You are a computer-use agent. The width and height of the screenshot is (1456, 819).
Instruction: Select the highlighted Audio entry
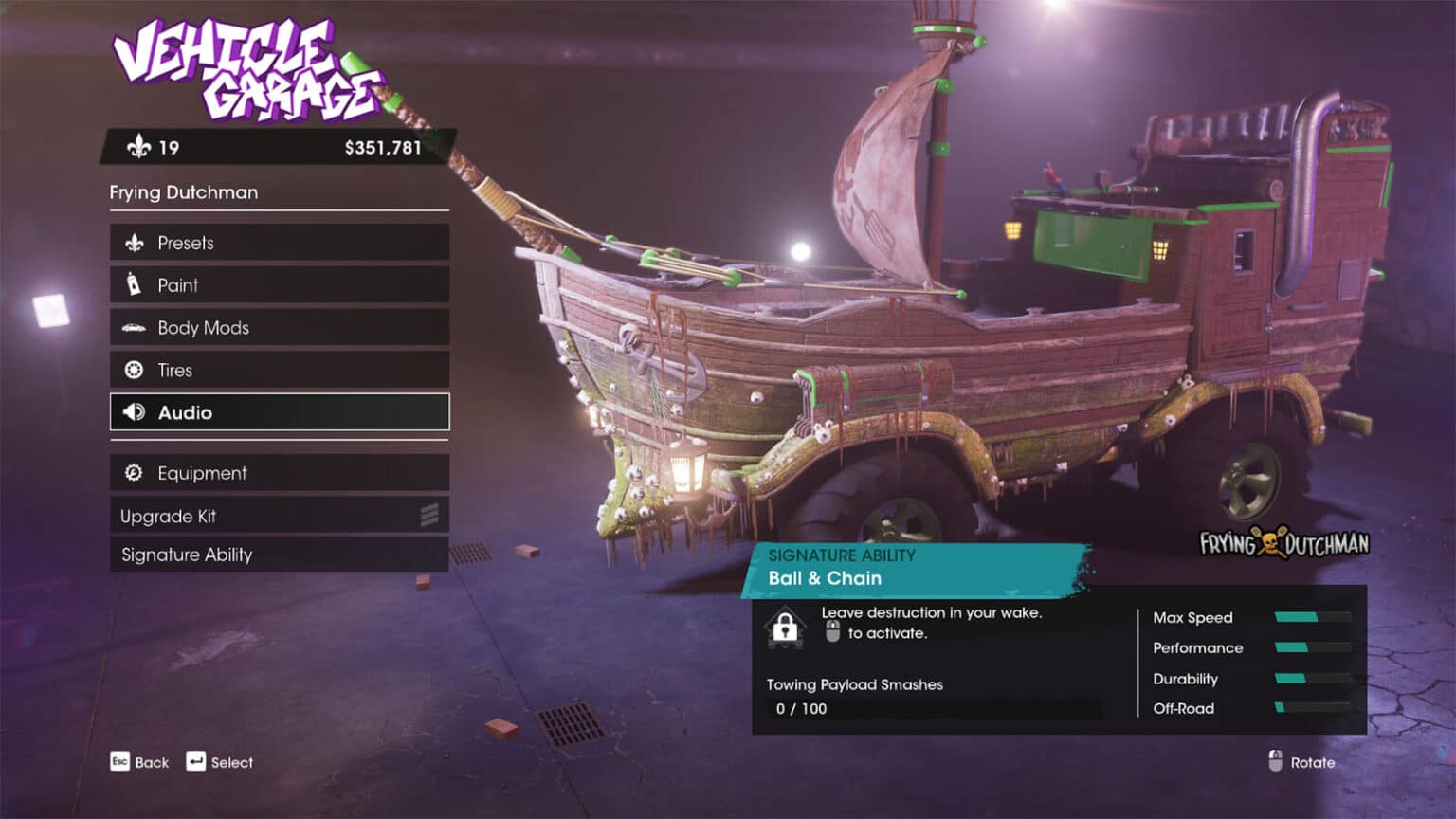coord(279,412)
